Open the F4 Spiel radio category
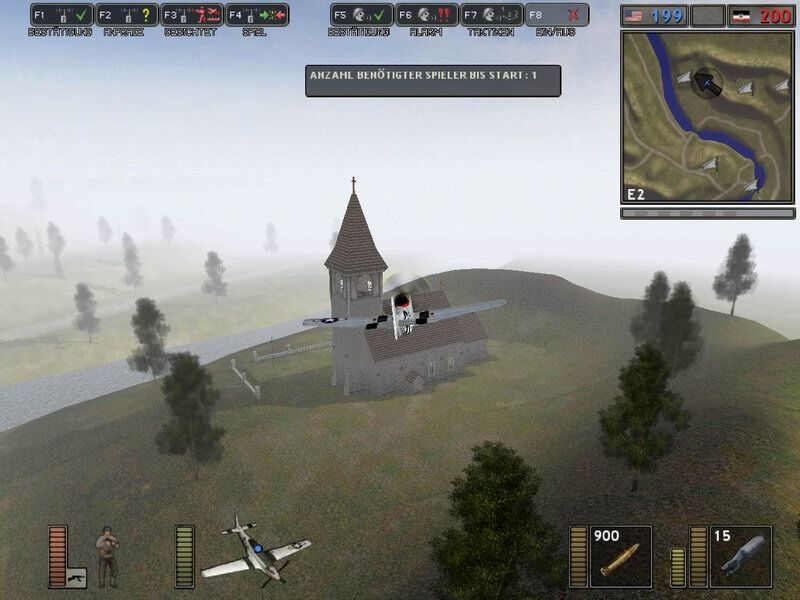Viewport: 800px width, 600px height. click(257, 15)
